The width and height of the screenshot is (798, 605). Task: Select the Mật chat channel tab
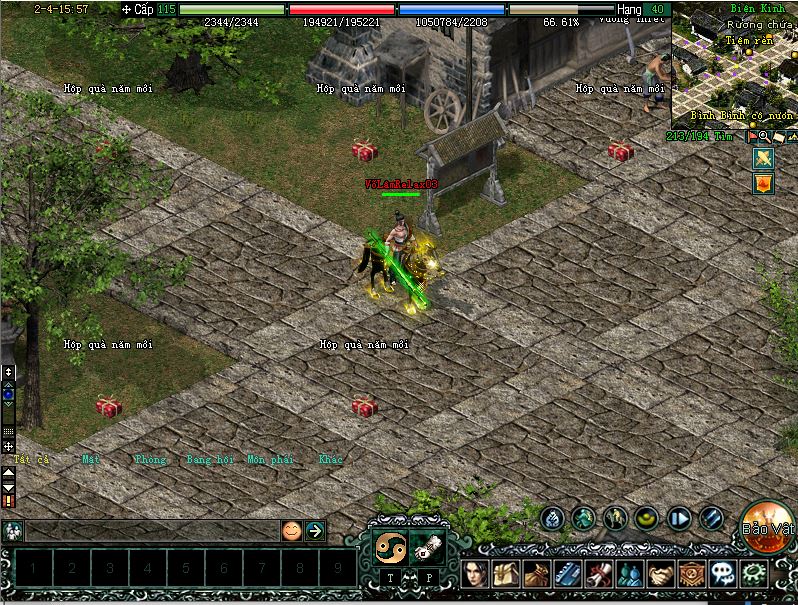pos(91,460)
